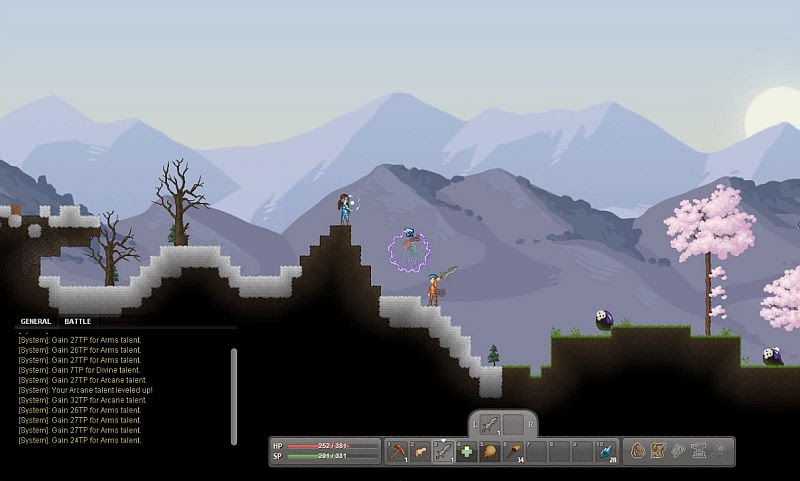Click the left-hand equipped sword slot
Screen dimensions: 800x481
coord(490,424)
